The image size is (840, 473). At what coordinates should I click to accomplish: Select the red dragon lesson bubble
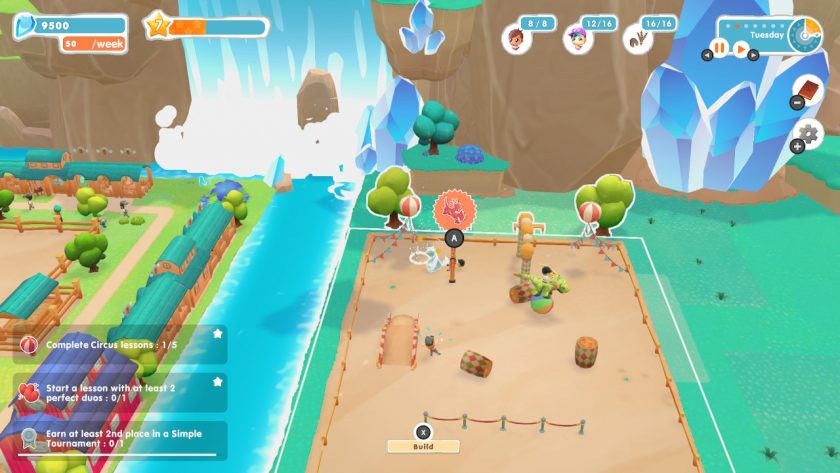tap(454, 208)
